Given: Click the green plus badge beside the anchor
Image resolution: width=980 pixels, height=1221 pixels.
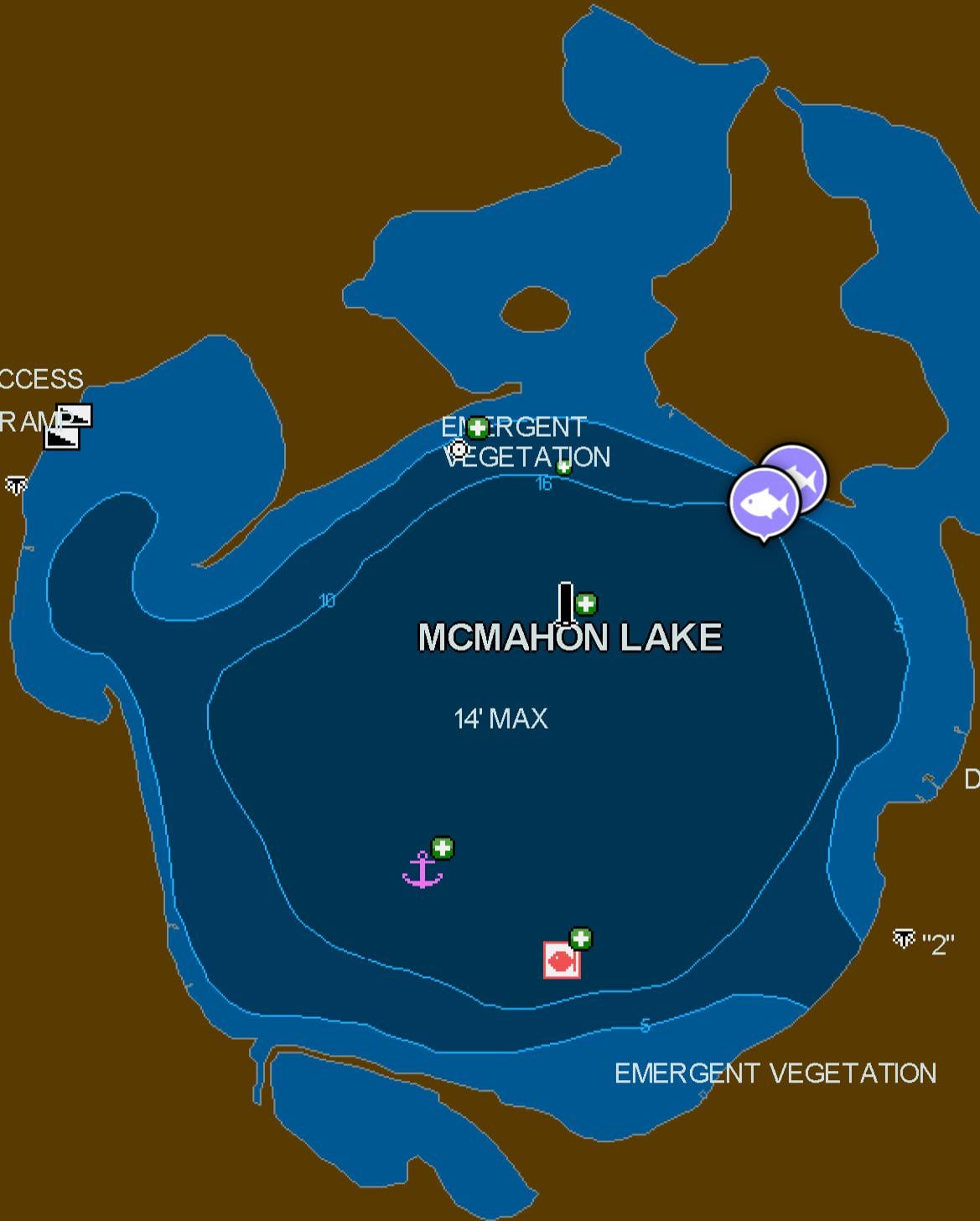Looking at the screenshot, I should [x=443, y=848].
